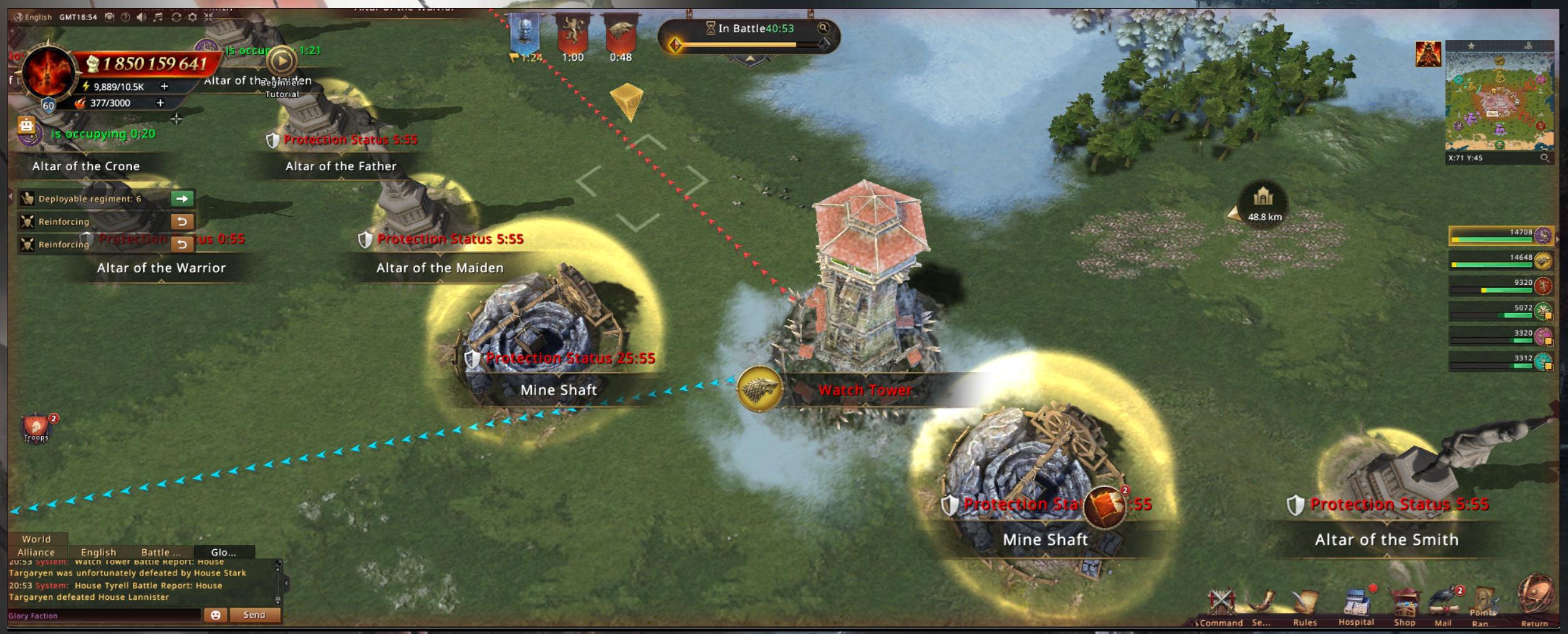Screen dimensions: 1568x634
Task: Open the gear settings icon
Action: 193,17
